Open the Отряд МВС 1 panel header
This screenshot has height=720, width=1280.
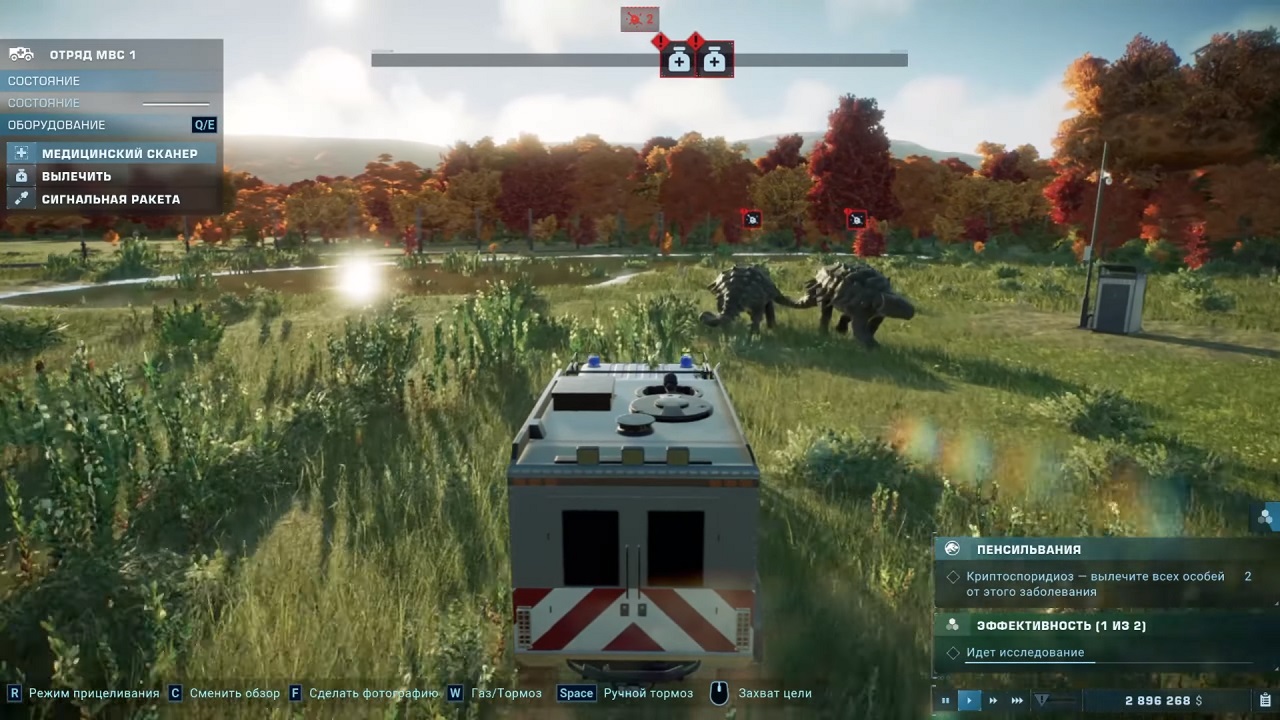[92, 55]
